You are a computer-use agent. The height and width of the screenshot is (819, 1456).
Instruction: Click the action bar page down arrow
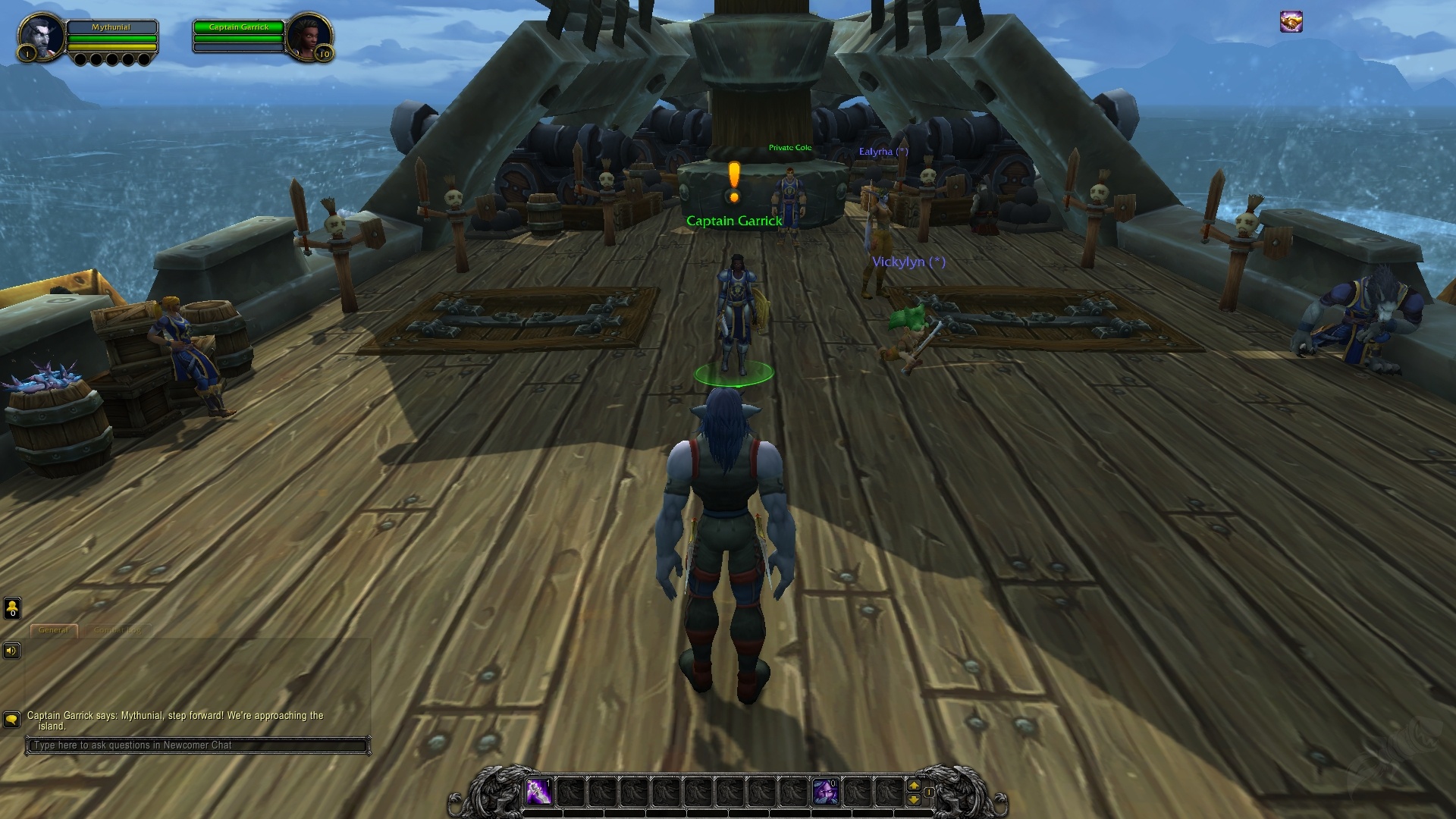(914, 799)
